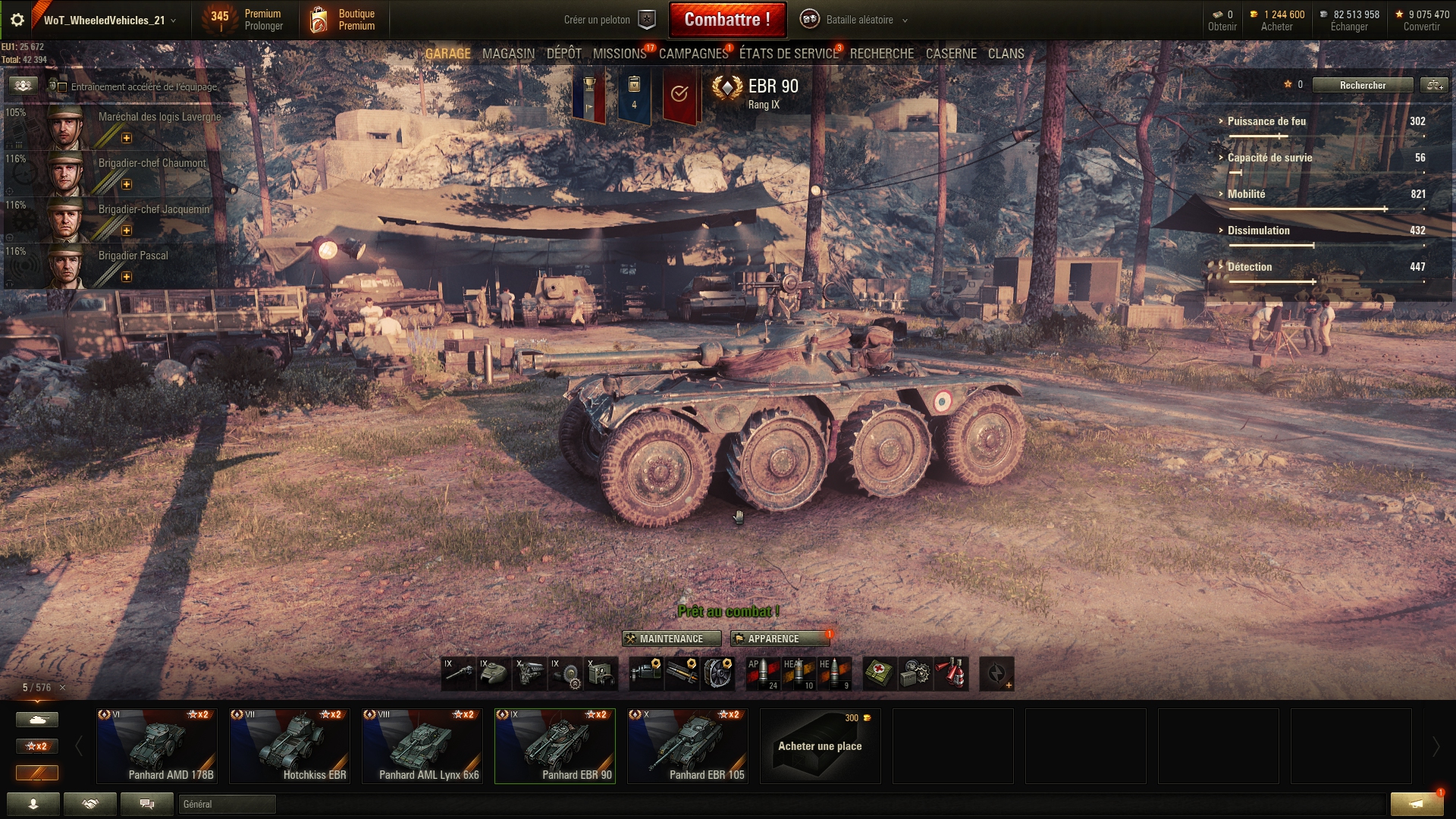Screen dimensions: 1456x819
Task: Choose the Panhard EBR 105 vehicle
Action: tap(688, 745)
